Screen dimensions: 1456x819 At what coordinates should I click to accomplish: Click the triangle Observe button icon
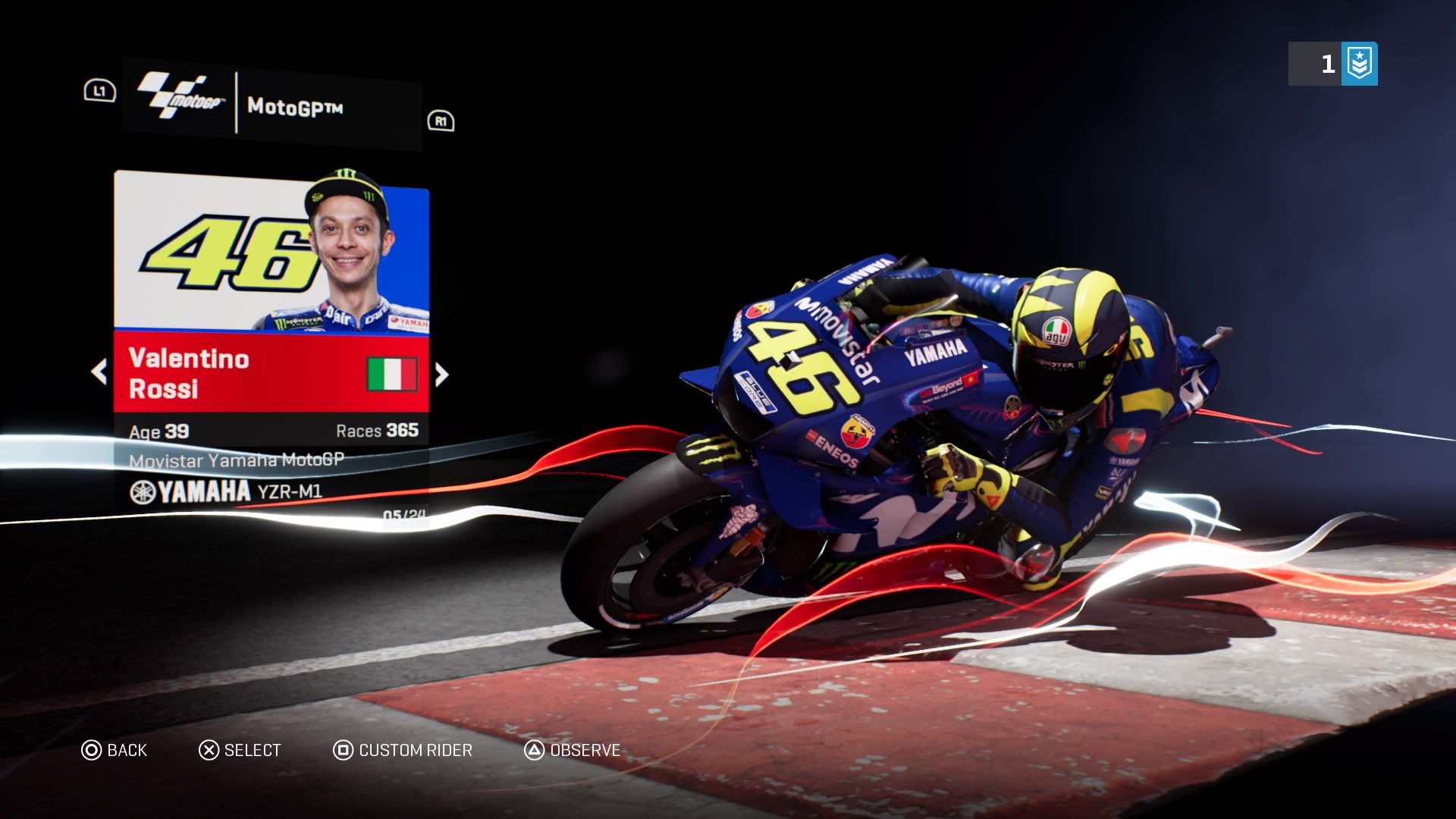coord(533,750)
